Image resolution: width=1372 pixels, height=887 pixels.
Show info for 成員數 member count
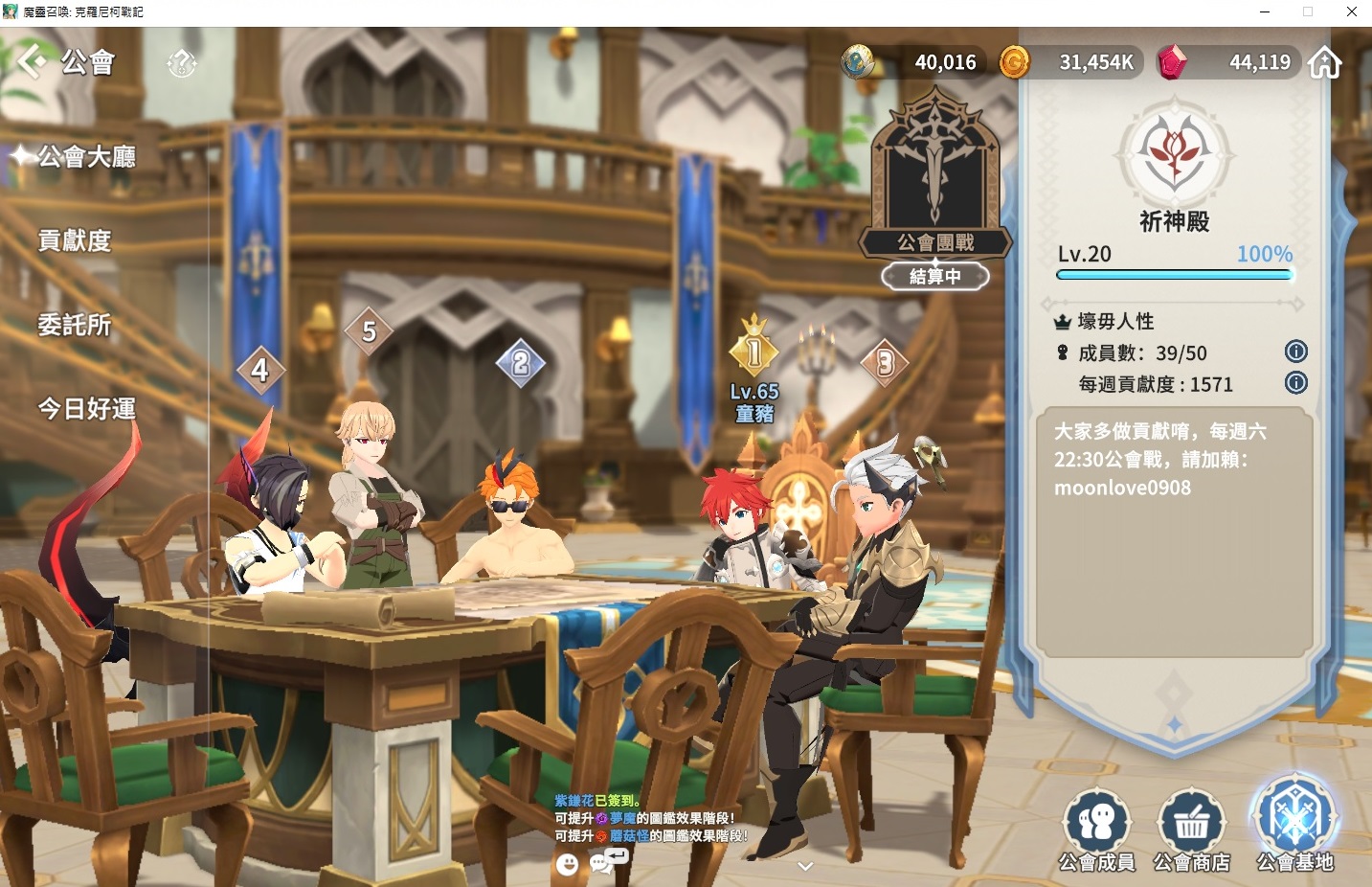(1295, 352)
